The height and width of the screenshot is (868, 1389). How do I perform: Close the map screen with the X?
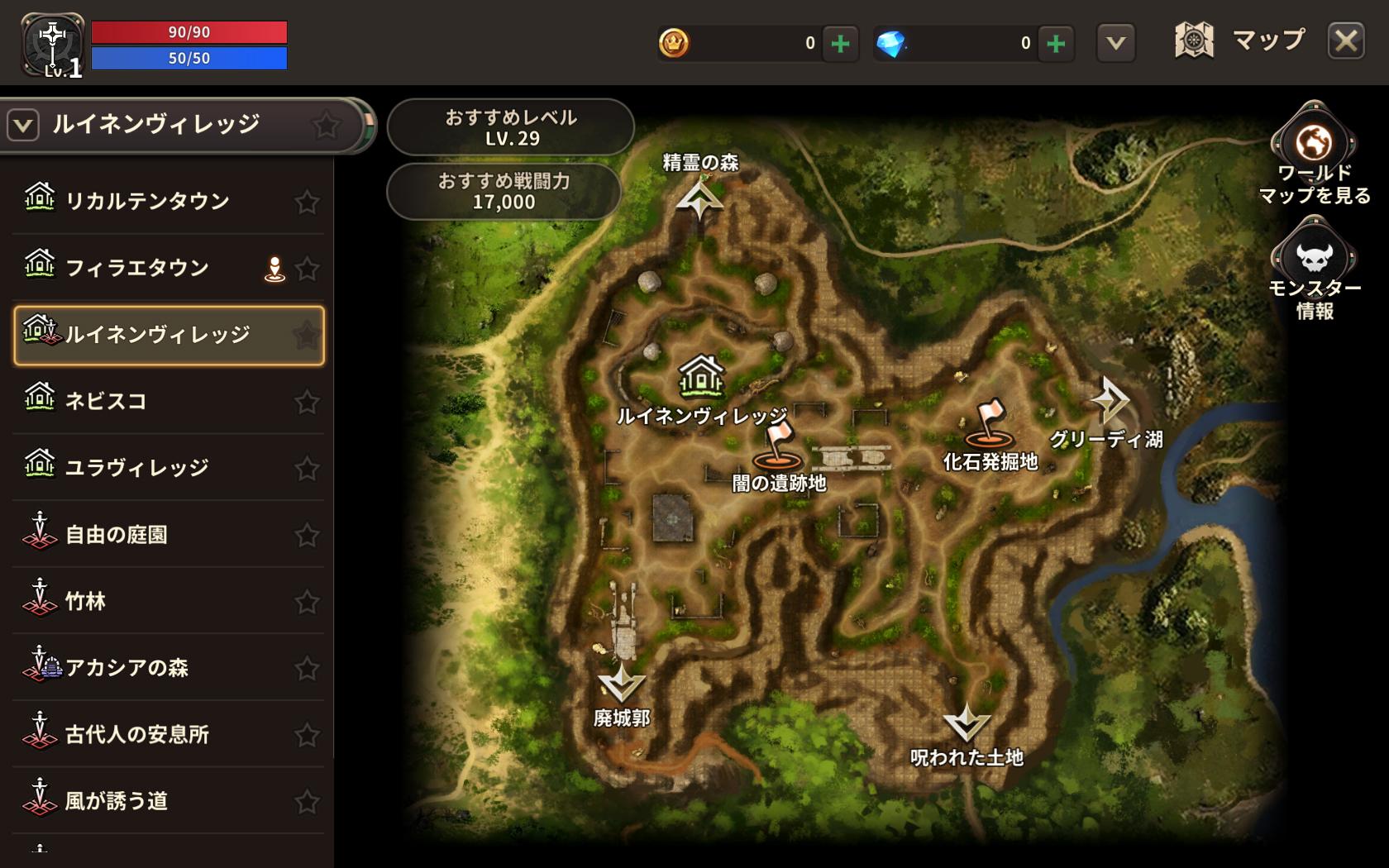pos(1346,41)
